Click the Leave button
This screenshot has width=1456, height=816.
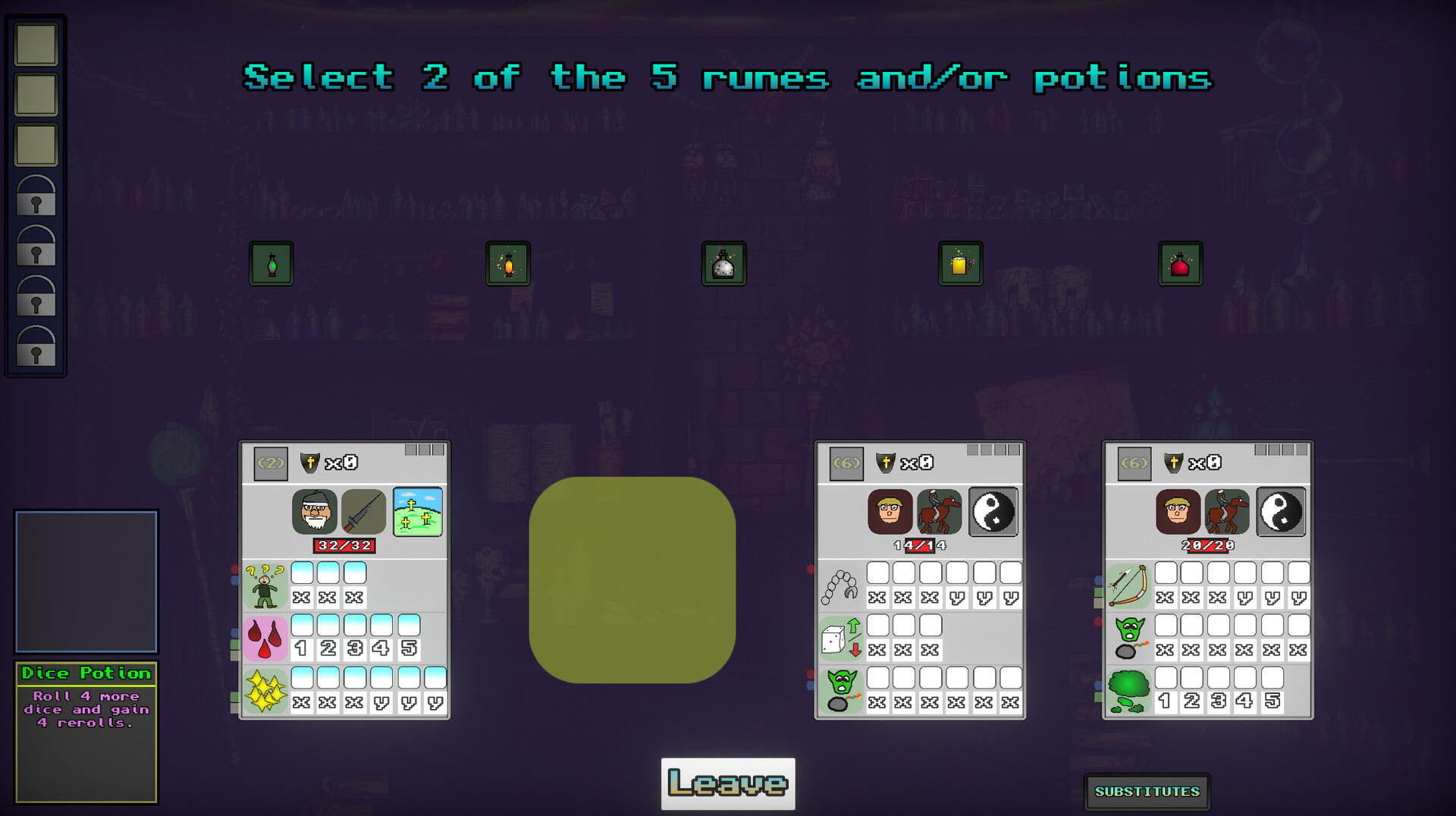pyautogui.click(x=726, y=782)
